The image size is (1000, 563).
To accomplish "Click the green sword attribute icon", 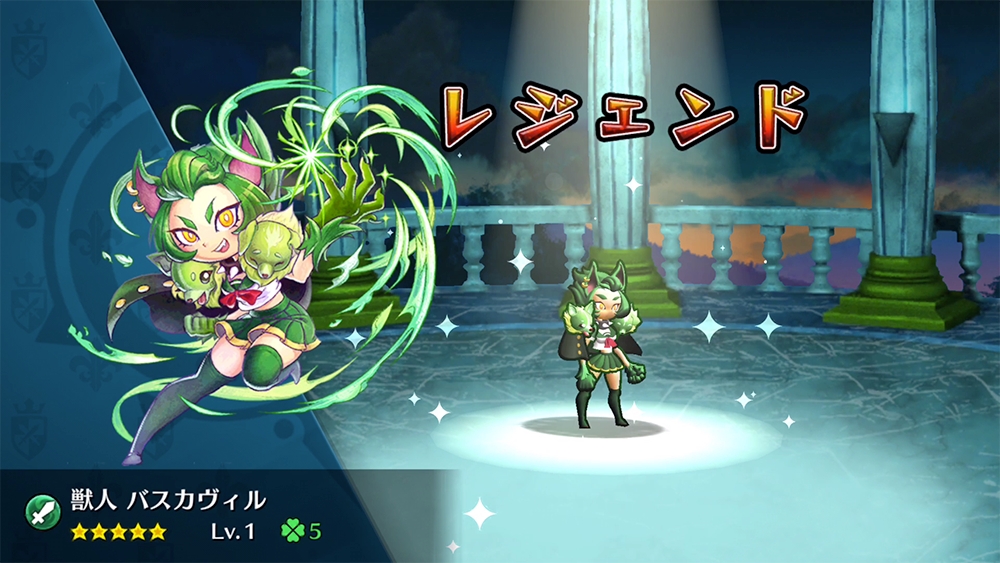I will 43,512.
